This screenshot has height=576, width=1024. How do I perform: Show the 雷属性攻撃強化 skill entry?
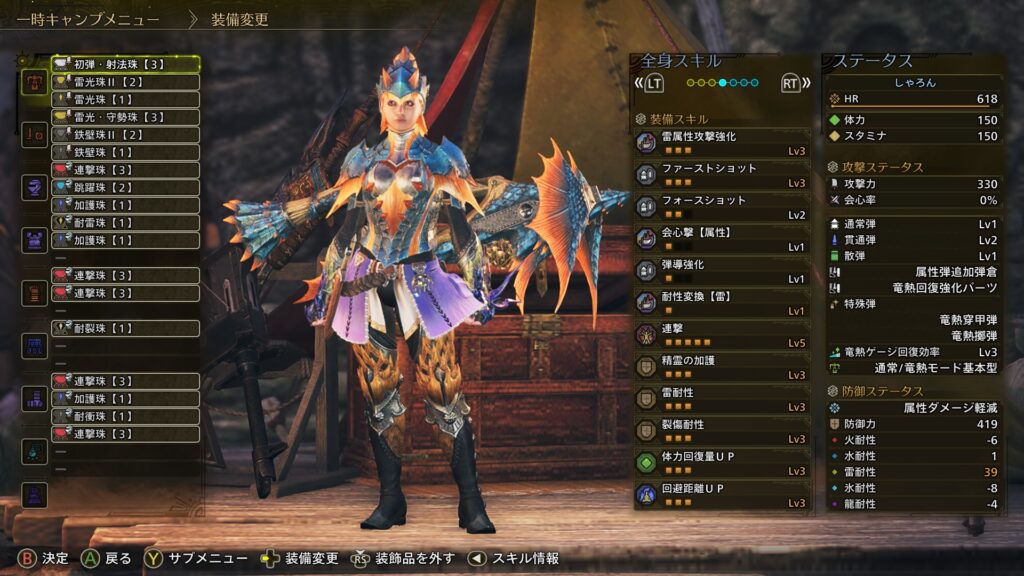point(722,143)
